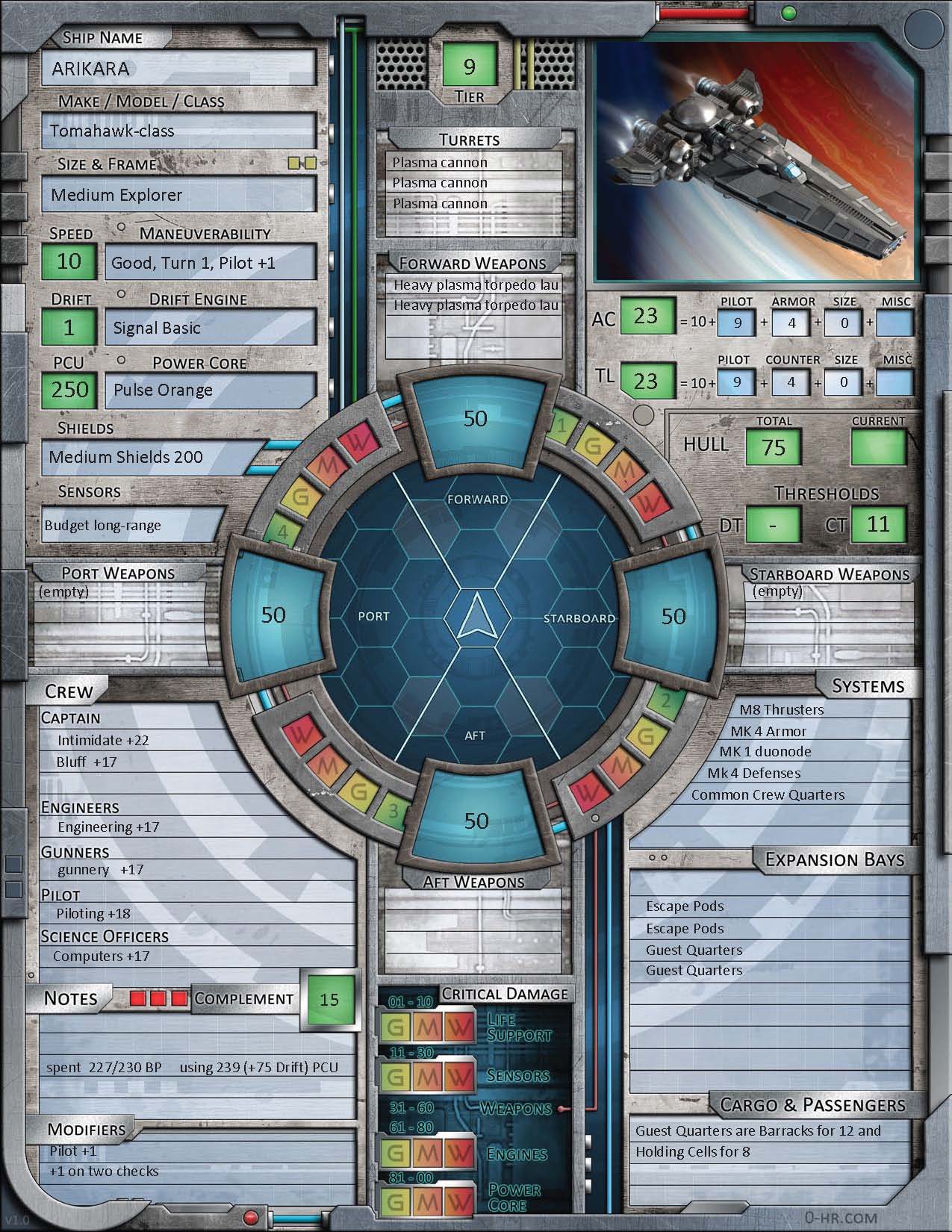This screenshot has width=952, height=1232.
Task: Click the Medium Explorer size and frame field
Action: click(178, 196)
